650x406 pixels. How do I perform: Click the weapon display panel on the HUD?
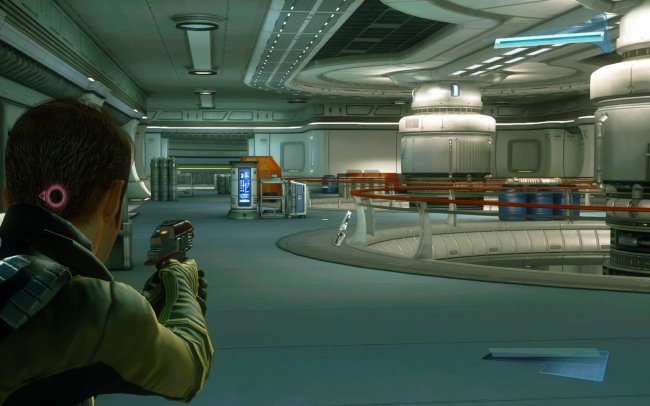click(548, 362)
